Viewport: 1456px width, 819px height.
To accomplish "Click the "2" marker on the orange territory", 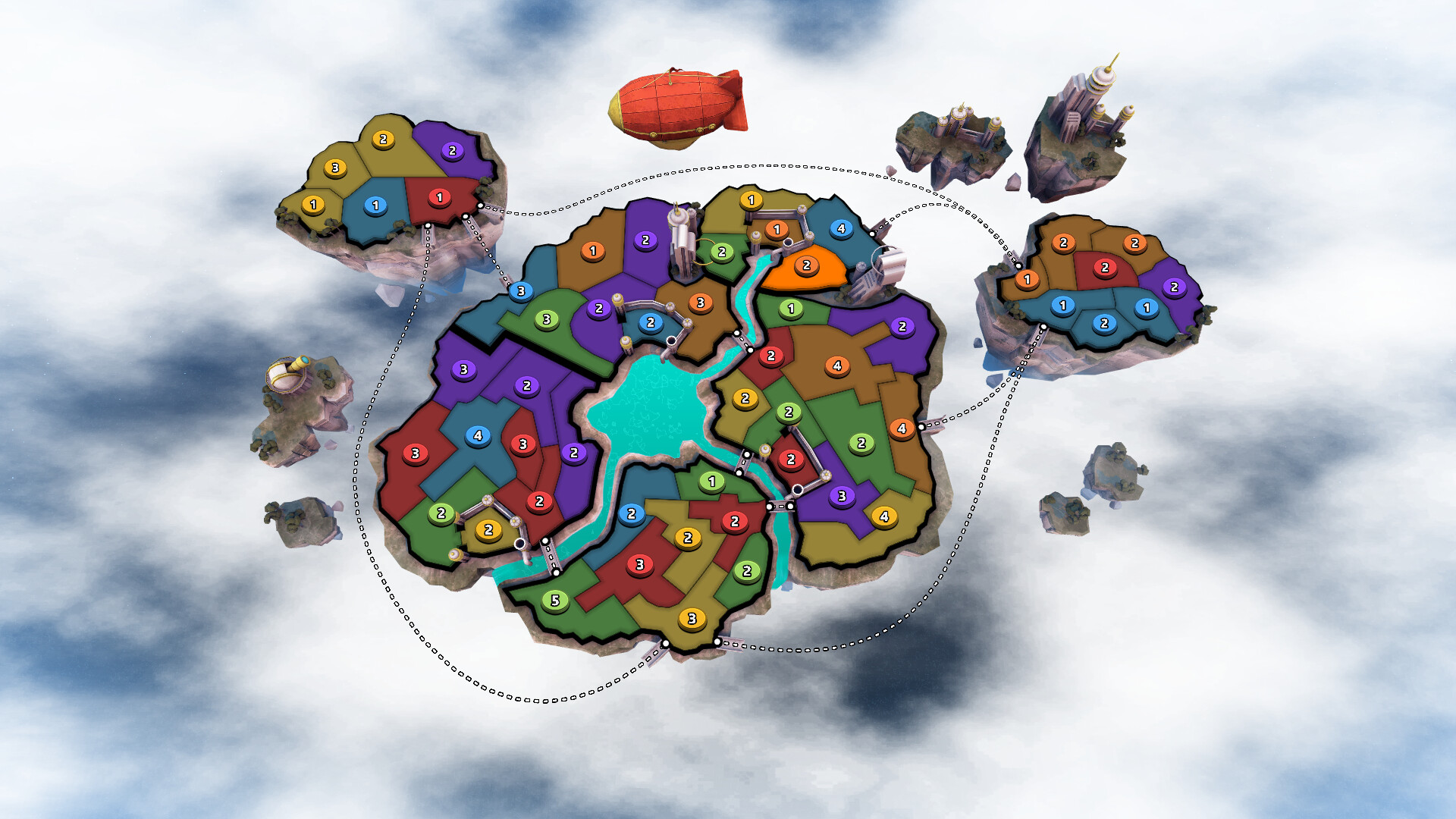I will tap(806, 265).
